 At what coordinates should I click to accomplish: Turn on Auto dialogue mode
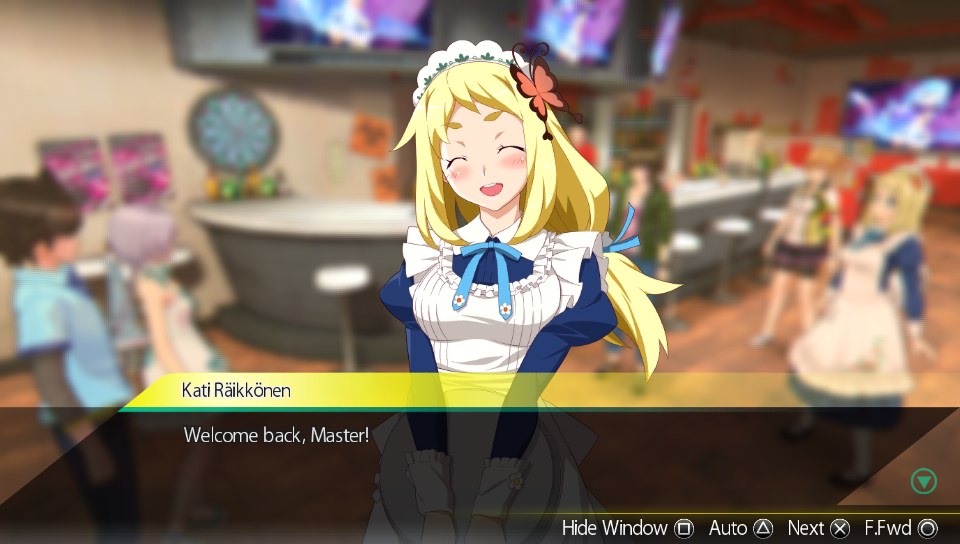[740, 527]
